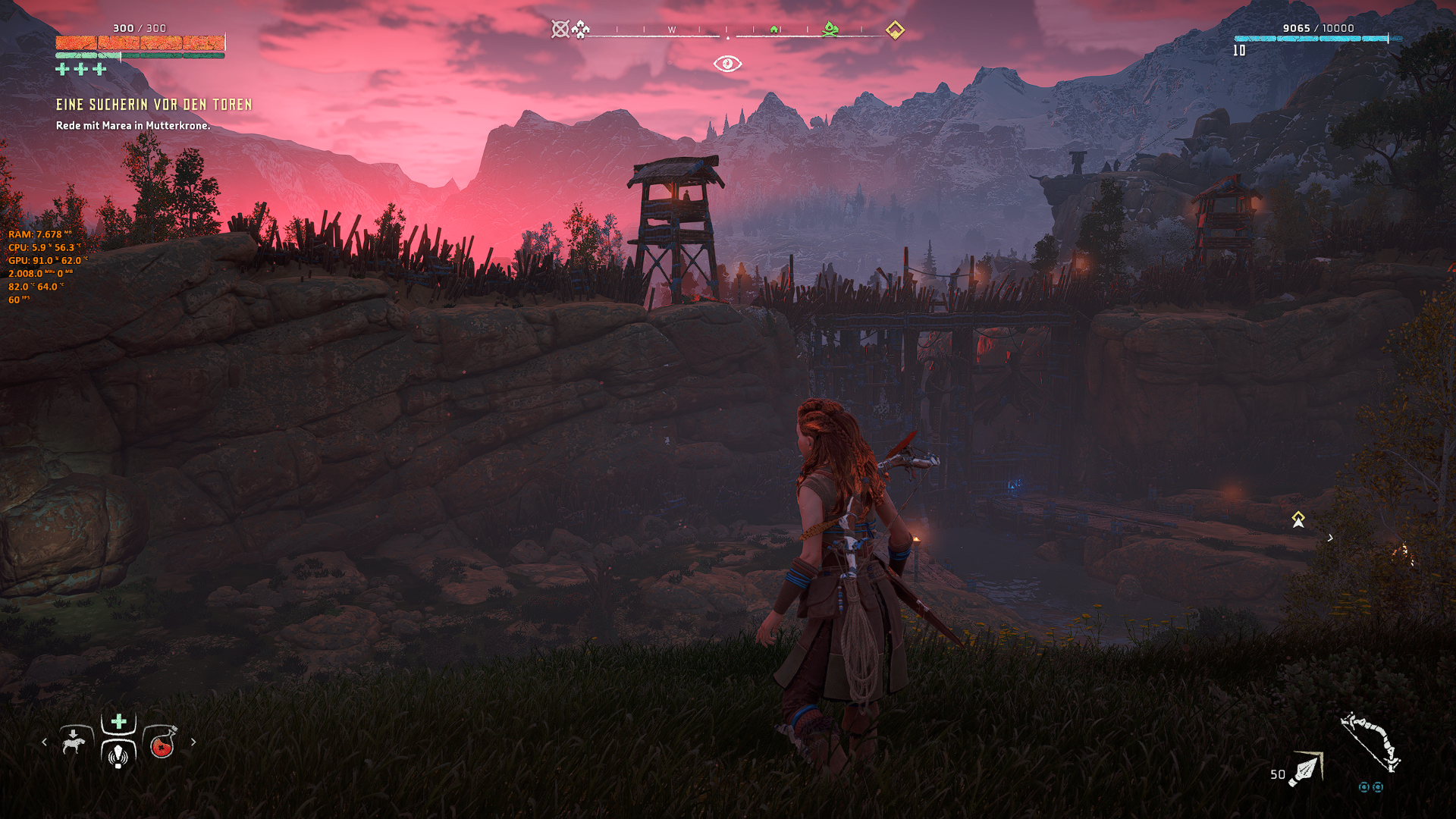Open the quest 'Eine Sucherin vor den Toren'

pyautogui.click(x=154, y=105)
